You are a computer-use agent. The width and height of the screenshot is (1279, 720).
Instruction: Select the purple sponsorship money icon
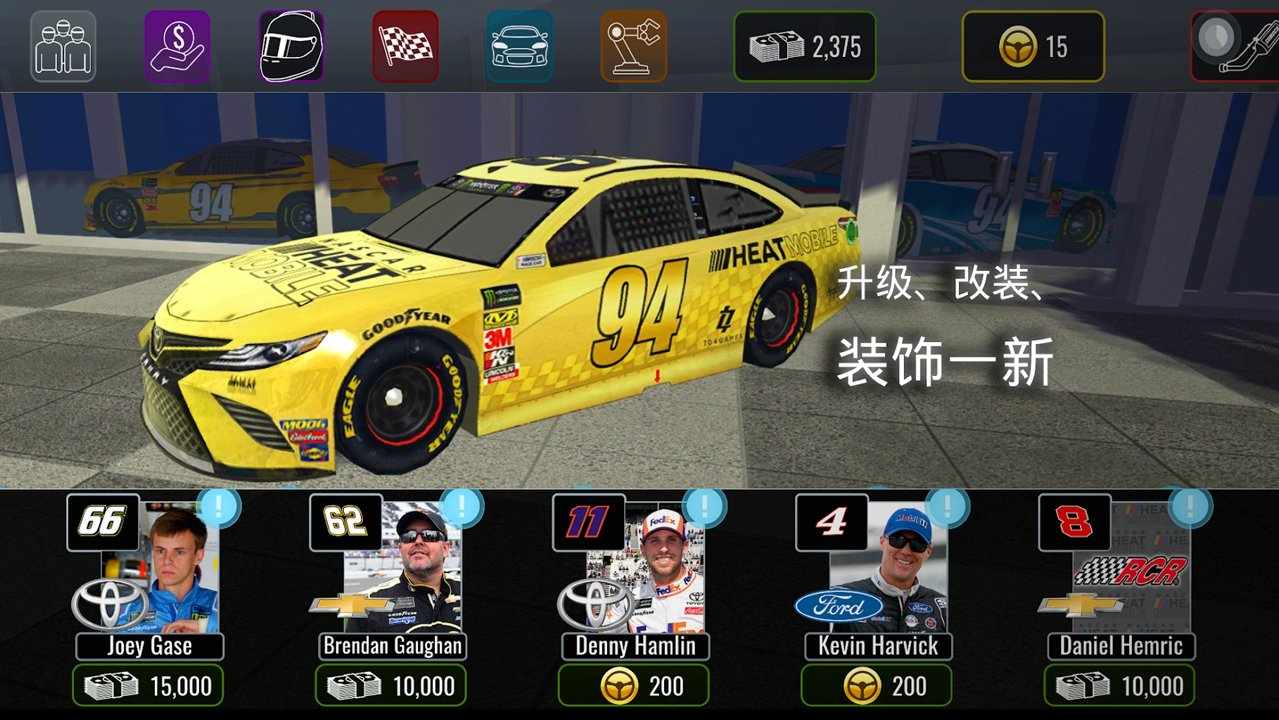point(177,46)
